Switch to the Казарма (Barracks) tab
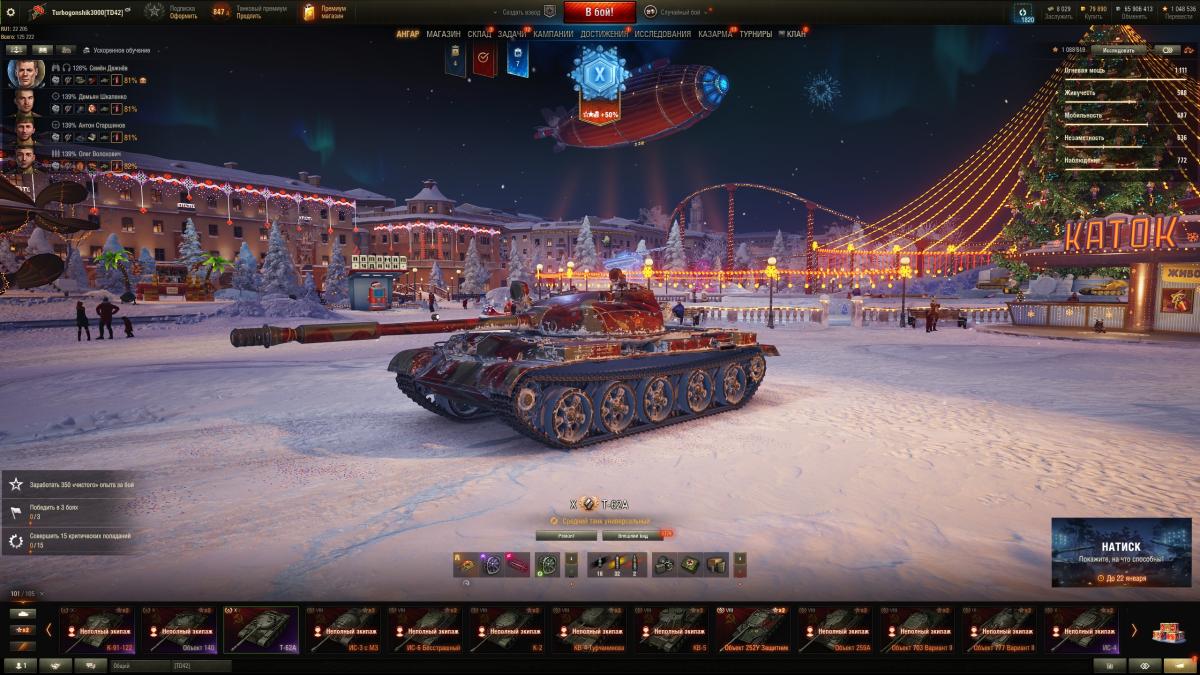The width and height of the screenshot is (1200, 675). pos(715,34)
